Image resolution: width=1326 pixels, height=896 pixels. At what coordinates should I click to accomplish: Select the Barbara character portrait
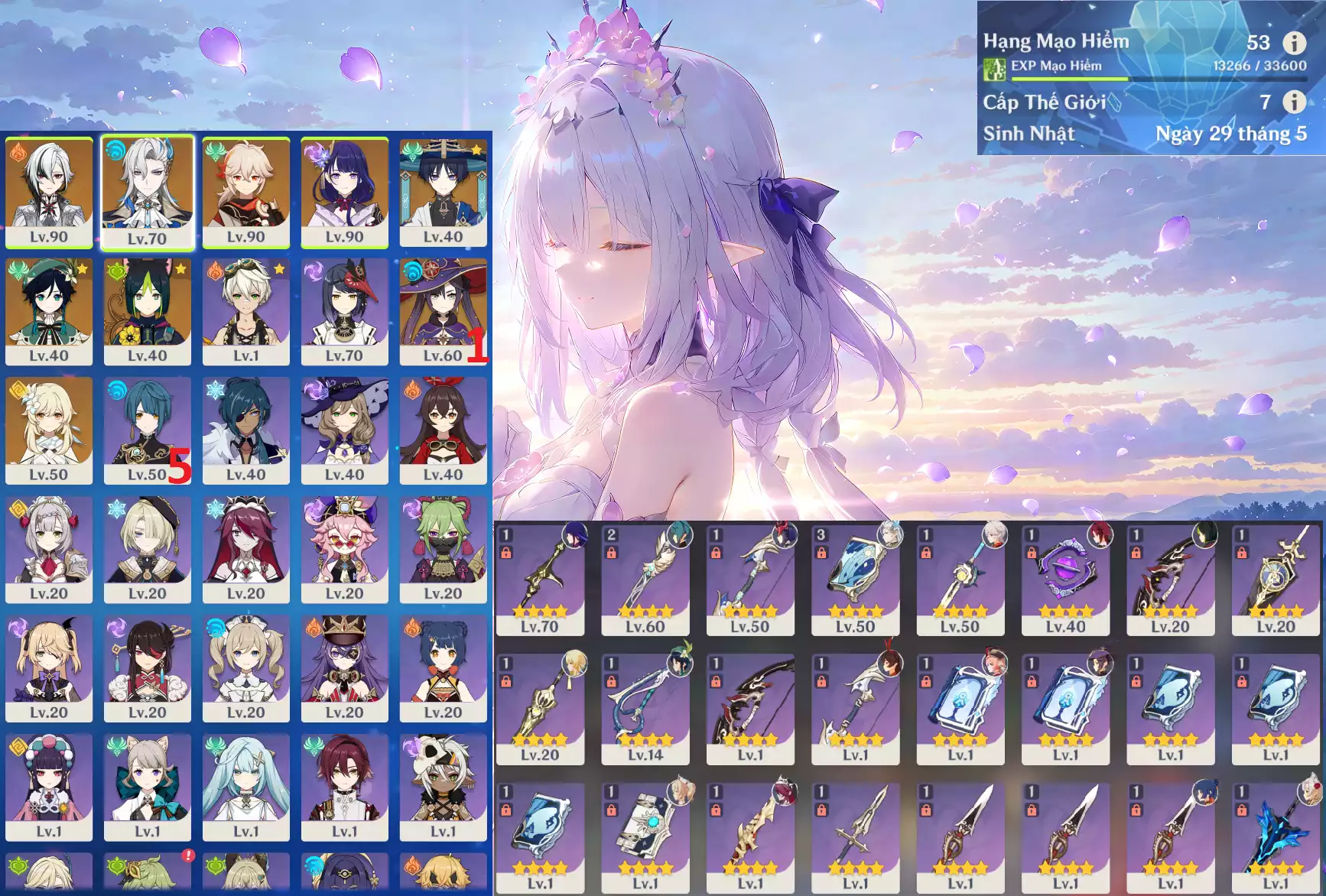coord(245,667)
